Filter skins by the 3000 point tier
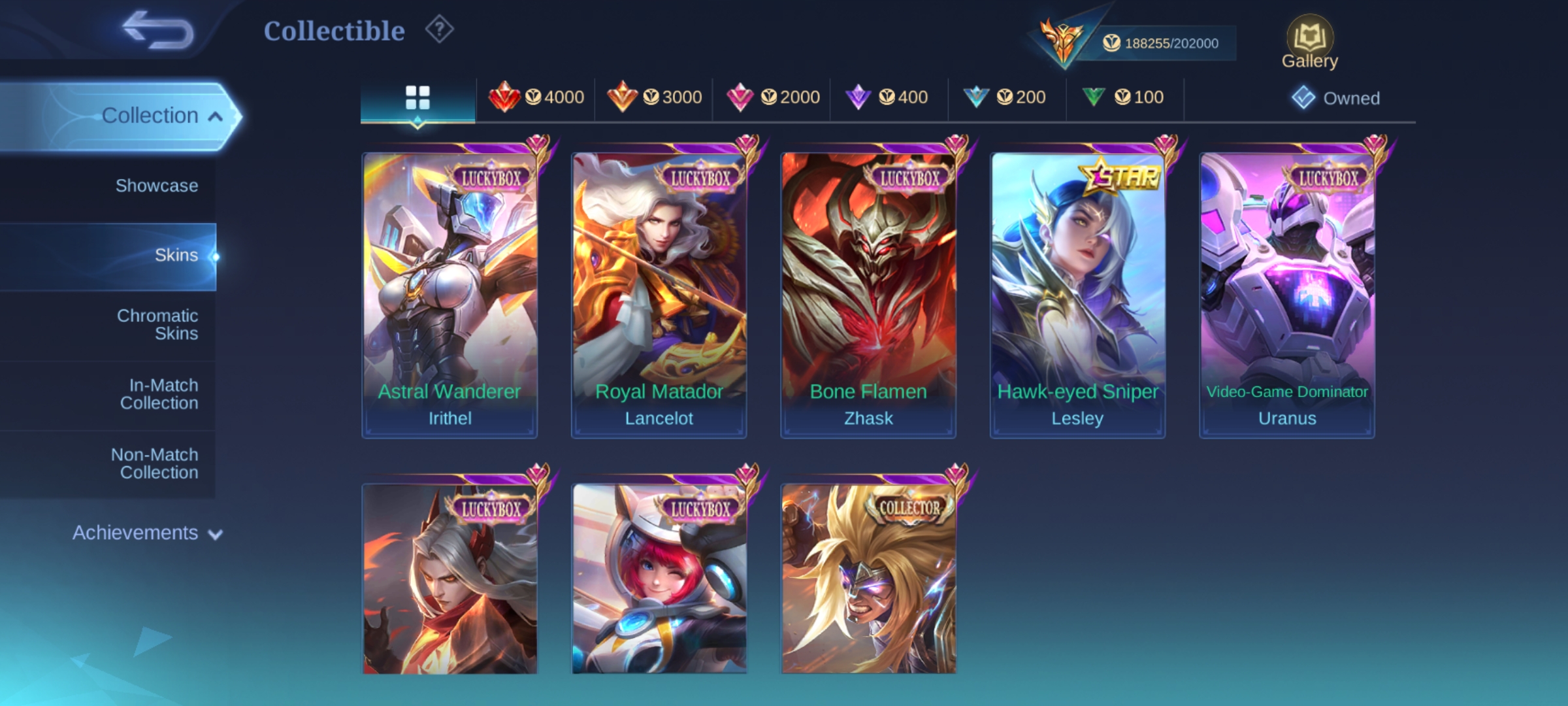 tap(654, 98)
